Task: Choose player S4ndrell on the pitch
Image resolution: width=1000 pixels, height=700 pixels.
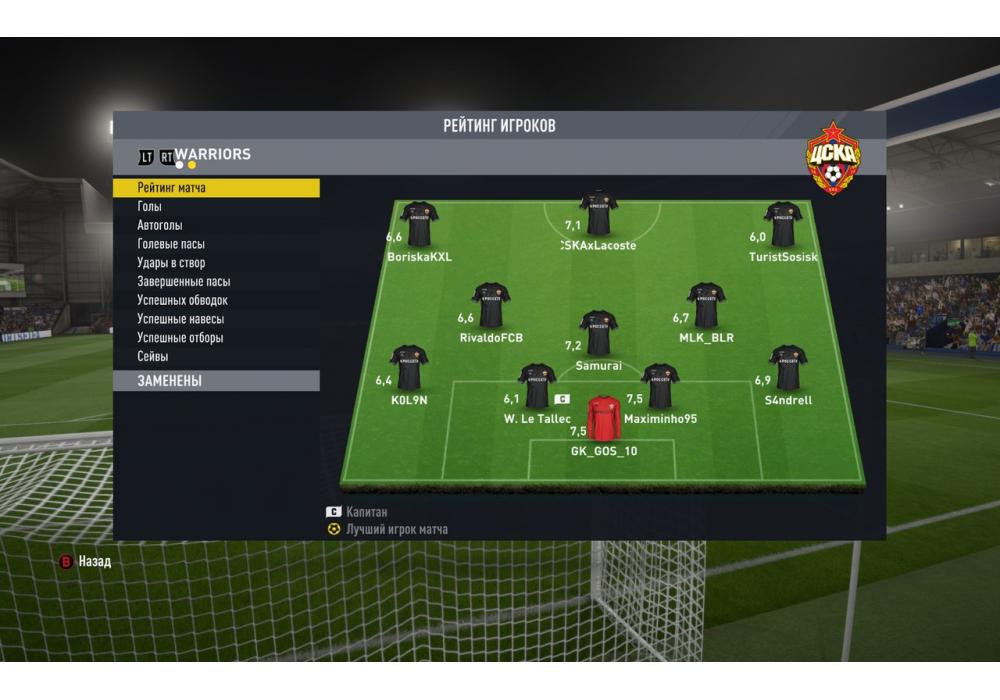Action: pos(788,368)
